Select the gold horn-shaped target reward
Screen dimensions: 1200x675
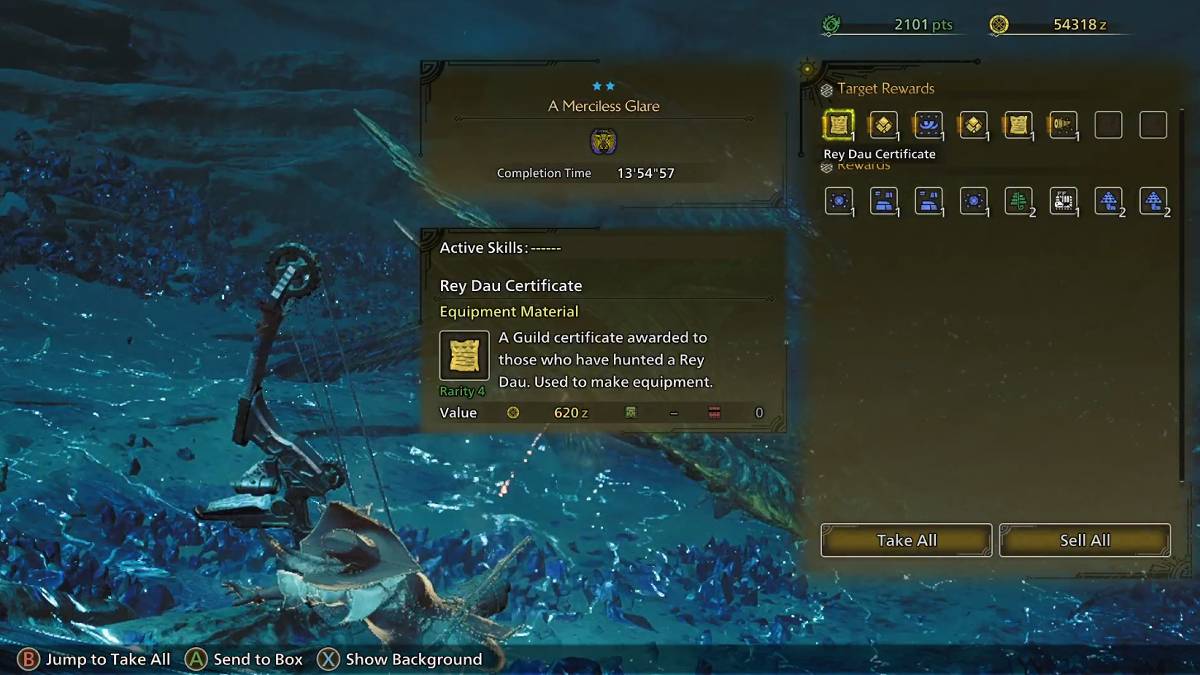click(x=1063, y=125)
